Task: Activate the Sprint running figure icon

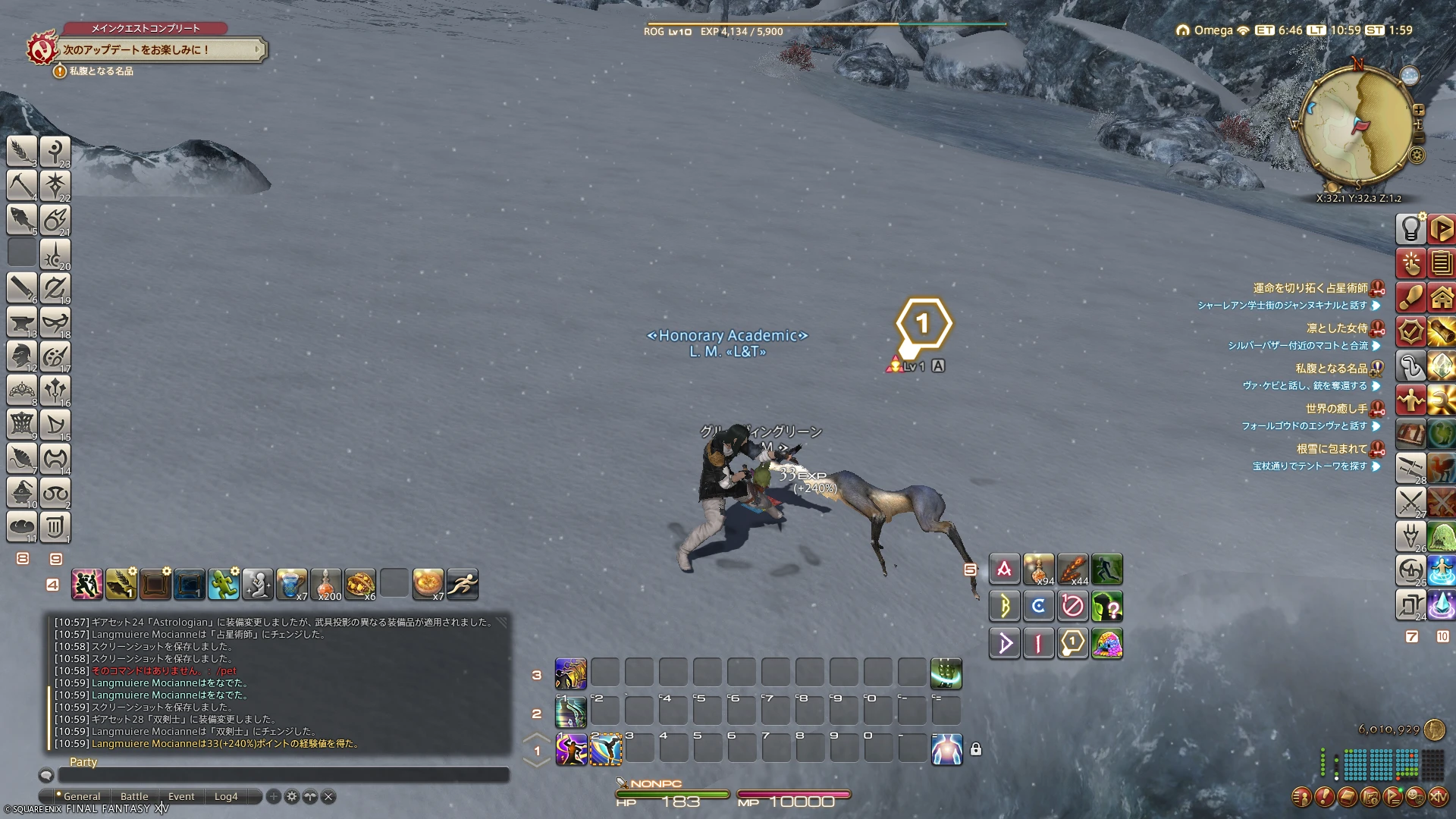Action: coord(463,584)
